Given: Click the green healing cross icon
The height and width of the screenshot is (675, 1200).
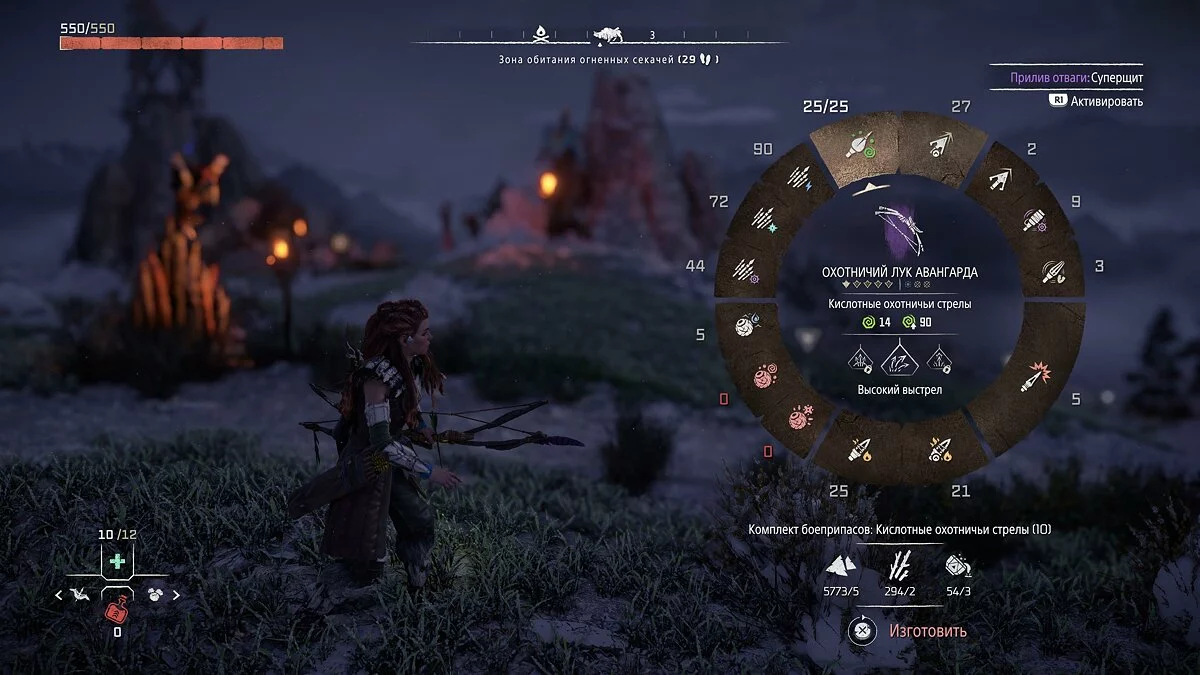Looking at the screenshot, I should tap(118, 561).
